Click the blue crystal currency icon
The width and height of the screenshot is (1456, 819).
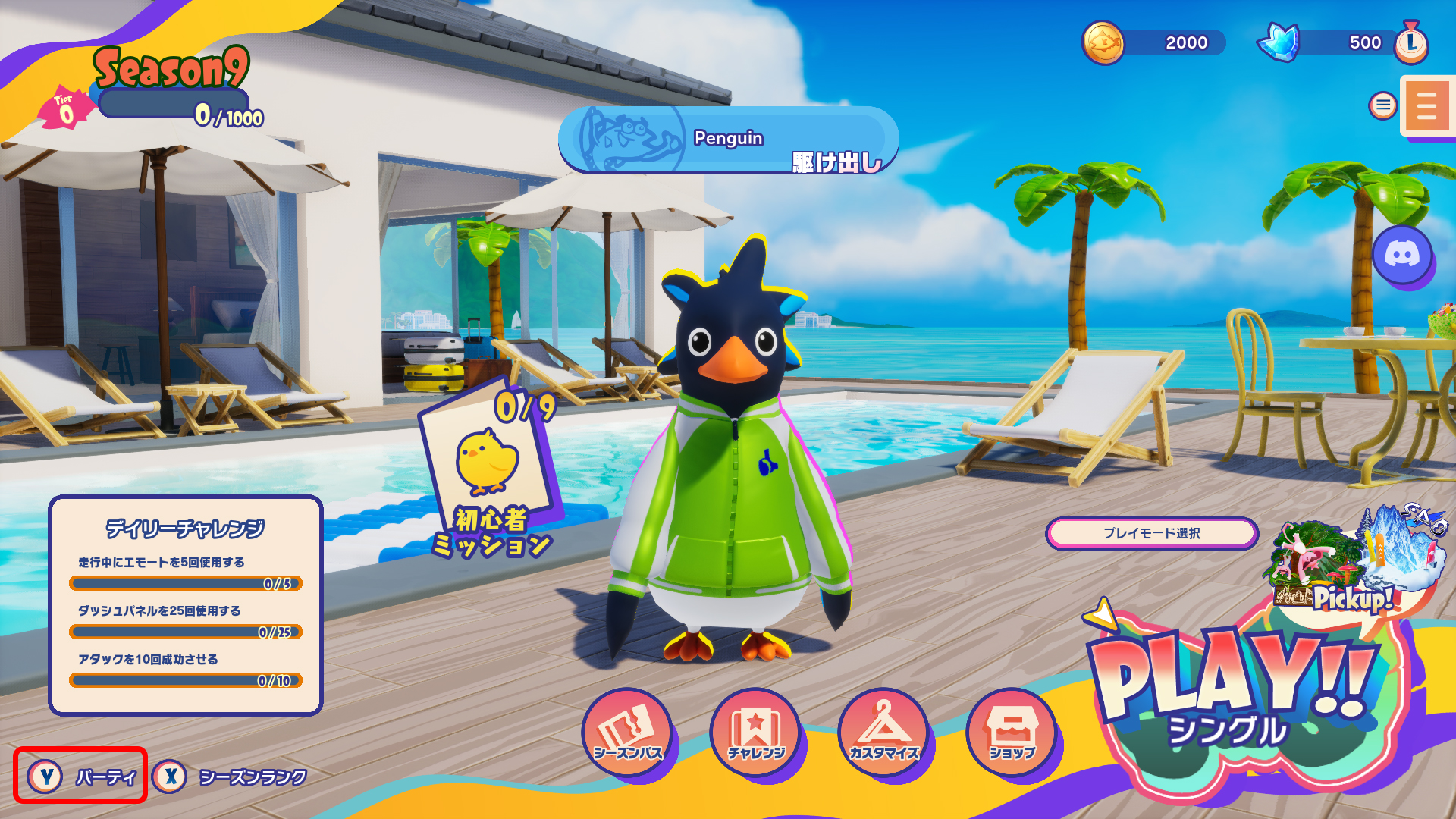point(1279,42)
